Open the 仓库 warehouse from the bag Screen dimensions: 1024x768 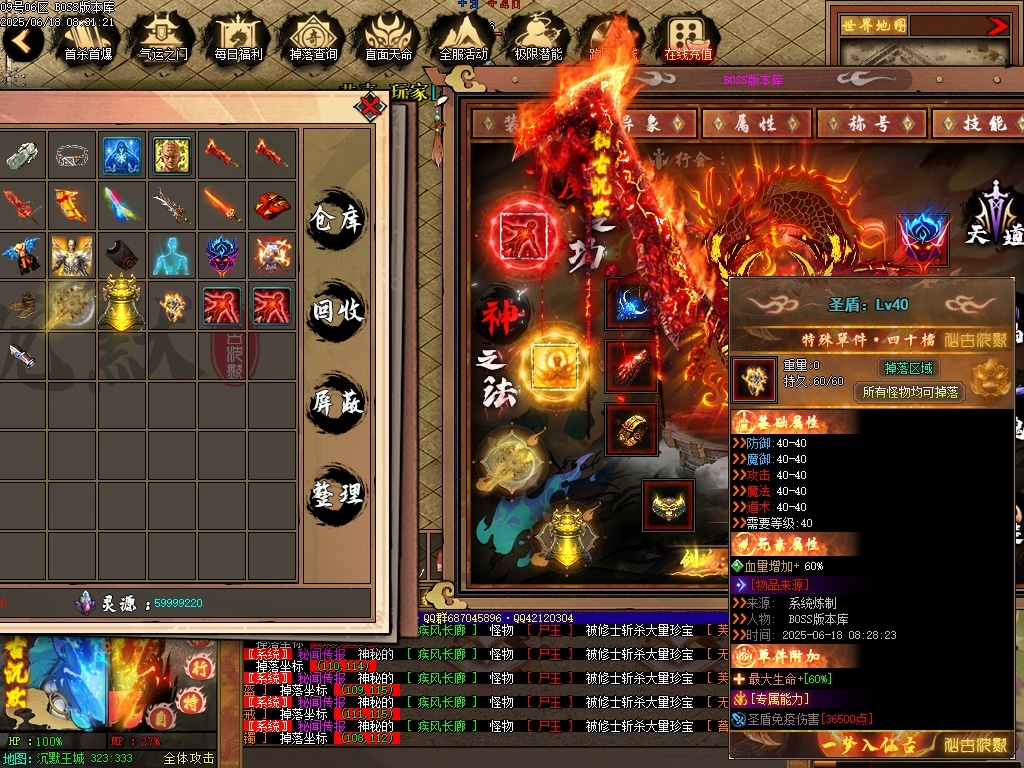336,219
